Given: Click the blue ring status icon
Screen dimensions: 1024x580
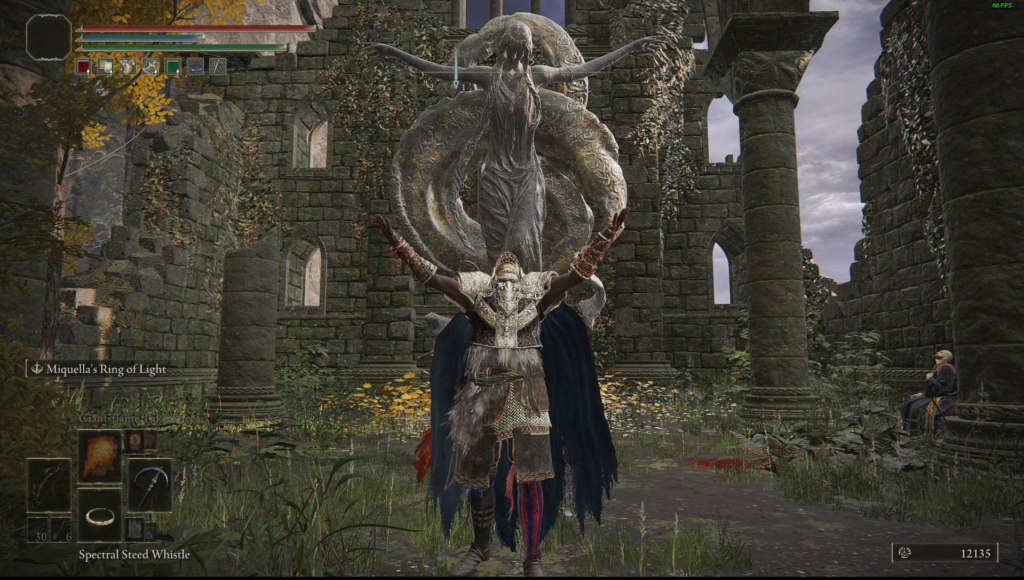Looking at the screenshot, I should tap(195, 67).
